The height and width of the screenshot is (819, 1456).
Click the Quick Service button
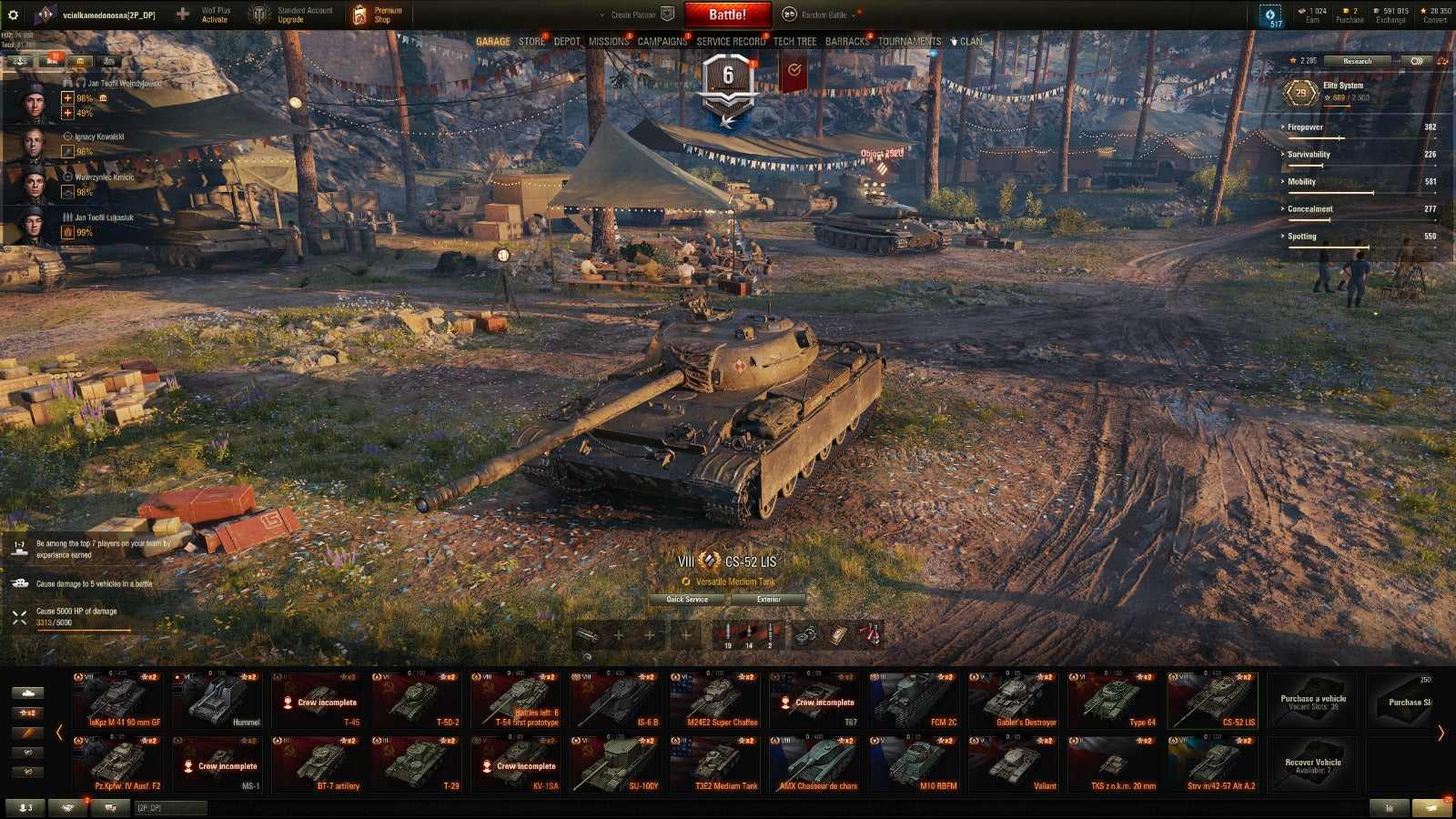pos(687,599)
